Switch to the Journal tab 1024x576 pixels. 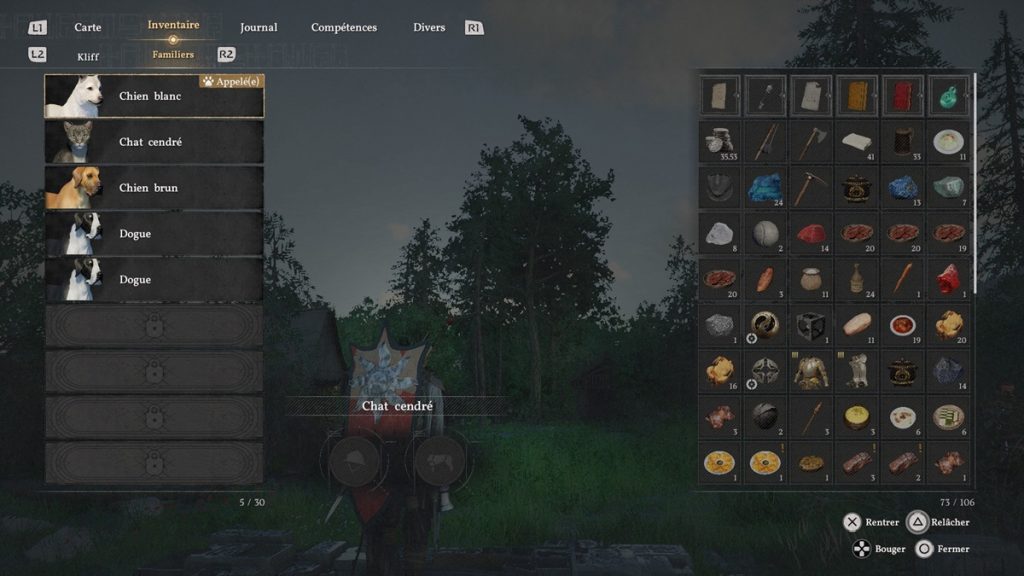click(259, 27)
